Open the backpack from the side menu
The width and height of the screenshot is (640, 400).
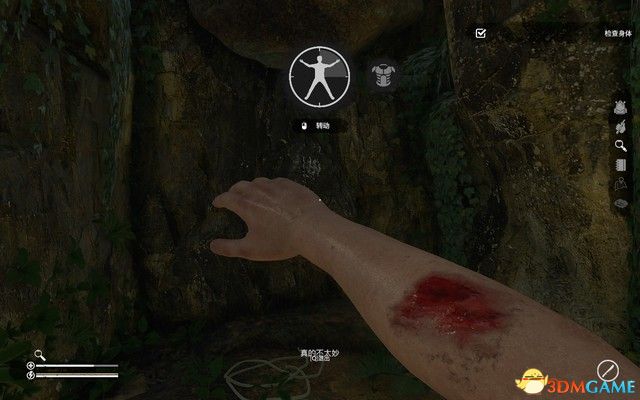(620, 107)
